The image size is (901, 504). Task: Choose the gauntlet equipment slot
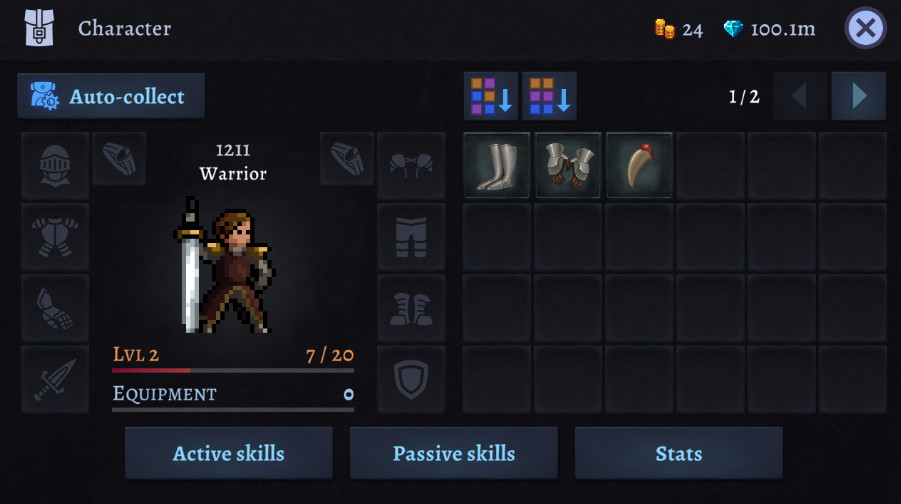point(55,308)
